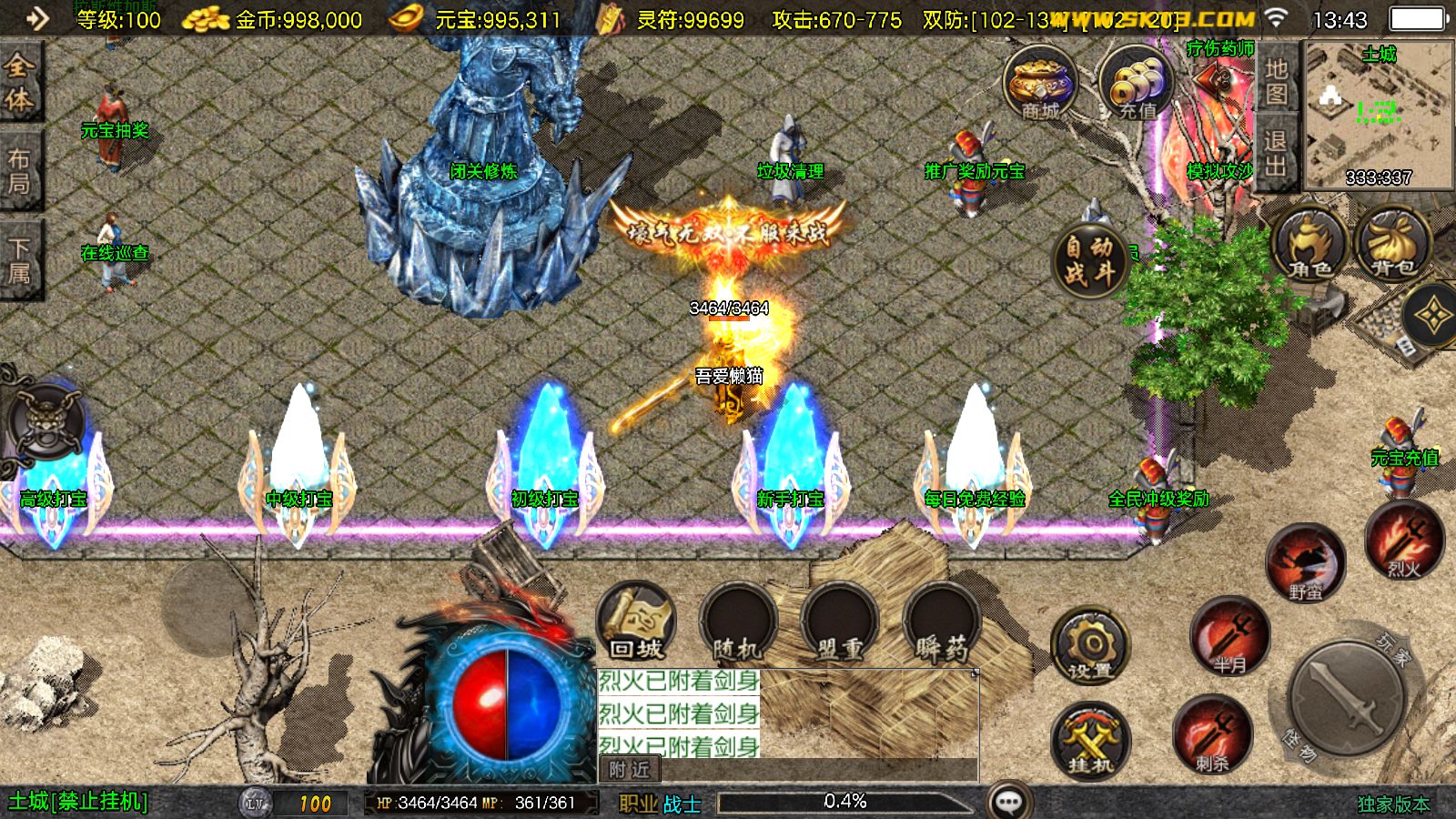Viewport: 1456px width, 819px height.
Task: Toggle 自动战斗 auto battle
Action: [1089, 259]
